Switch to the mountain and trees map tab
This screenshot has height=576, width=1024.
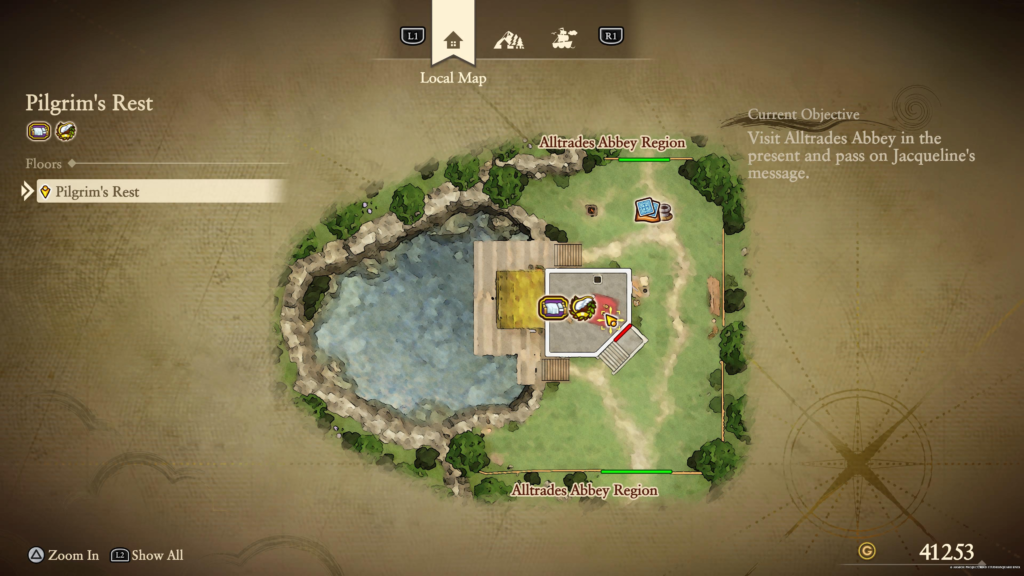click(508, 40)
